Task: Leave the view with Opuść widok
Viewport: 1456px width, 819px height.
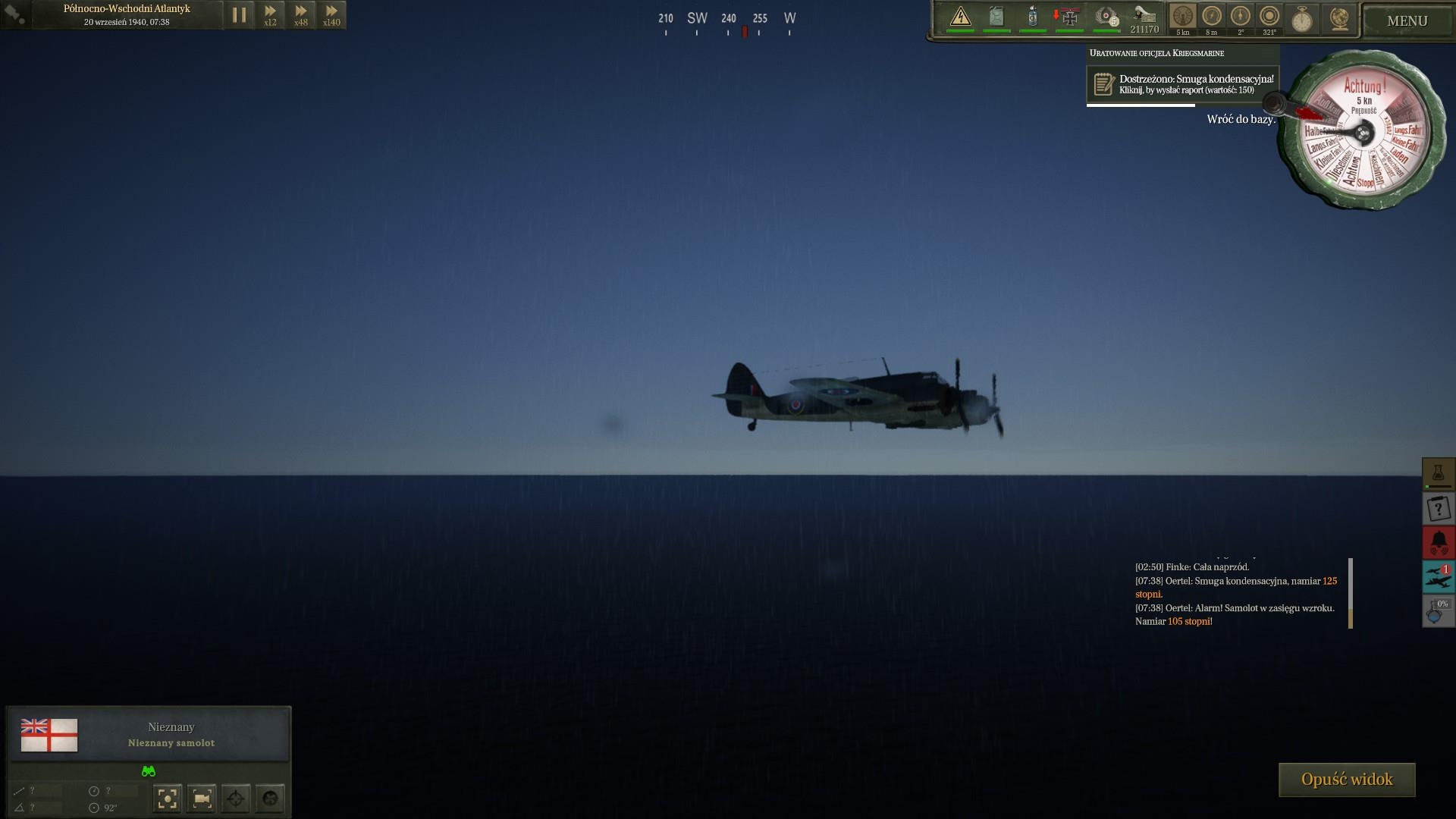Action: 1347,780
